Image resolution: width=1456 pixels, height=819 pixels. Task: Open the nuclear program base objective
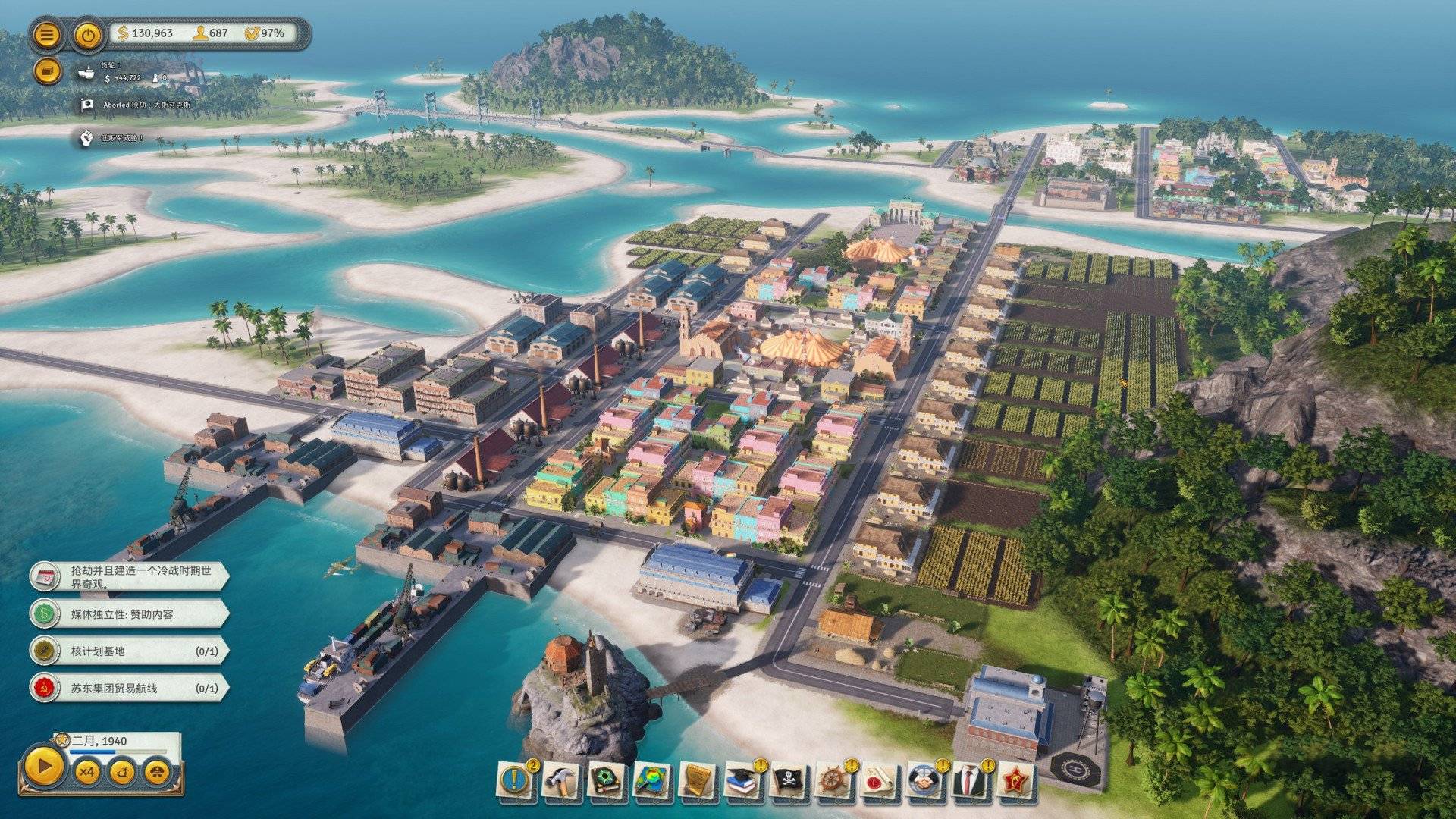[129, 651]
